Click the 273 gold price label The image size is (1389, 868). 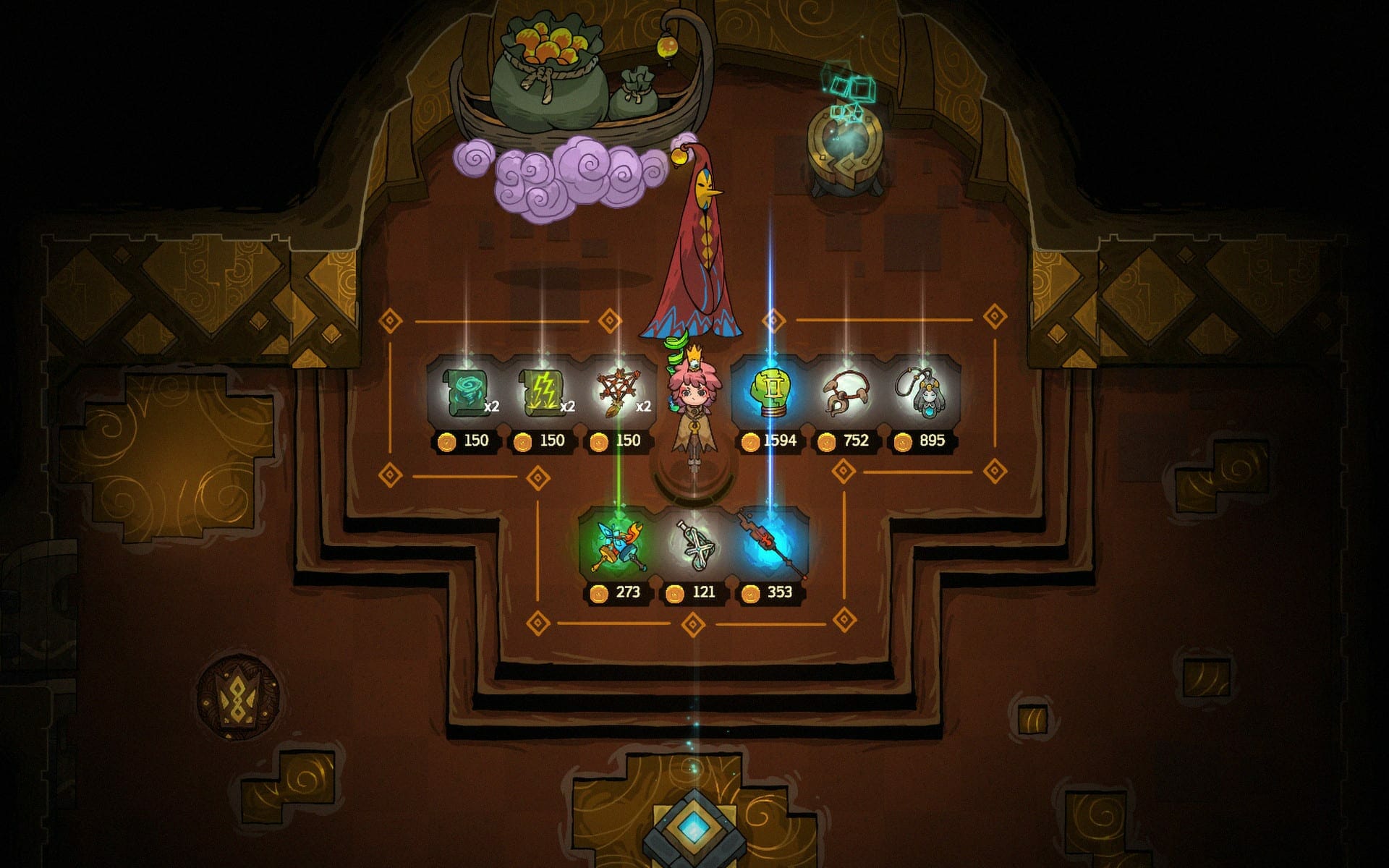[x=628, y=591]
